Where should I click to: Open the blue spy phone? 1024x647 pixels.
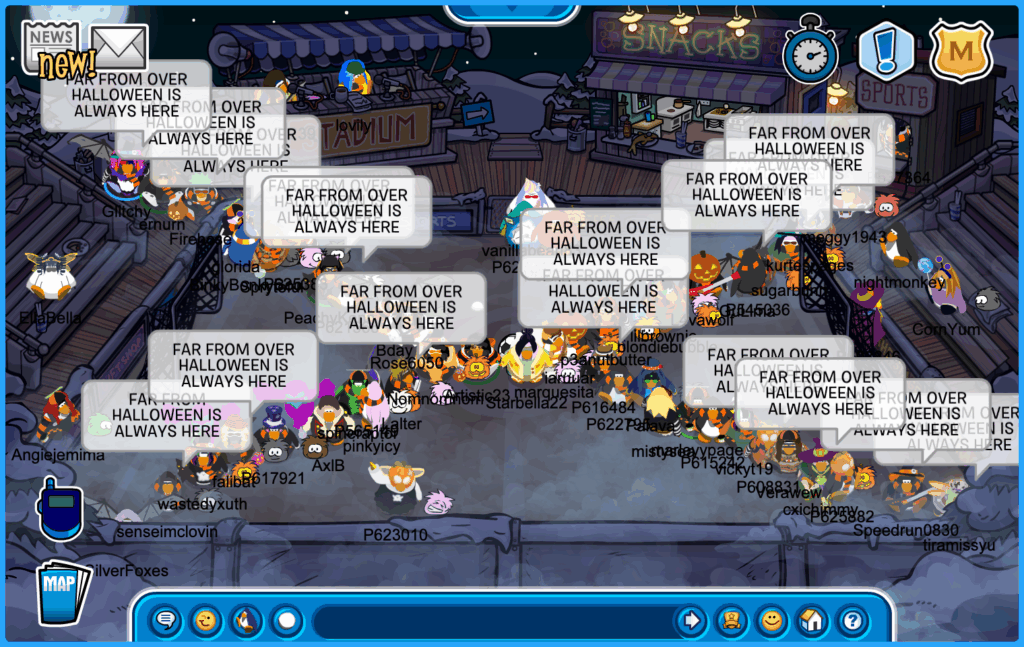point(58,508)
